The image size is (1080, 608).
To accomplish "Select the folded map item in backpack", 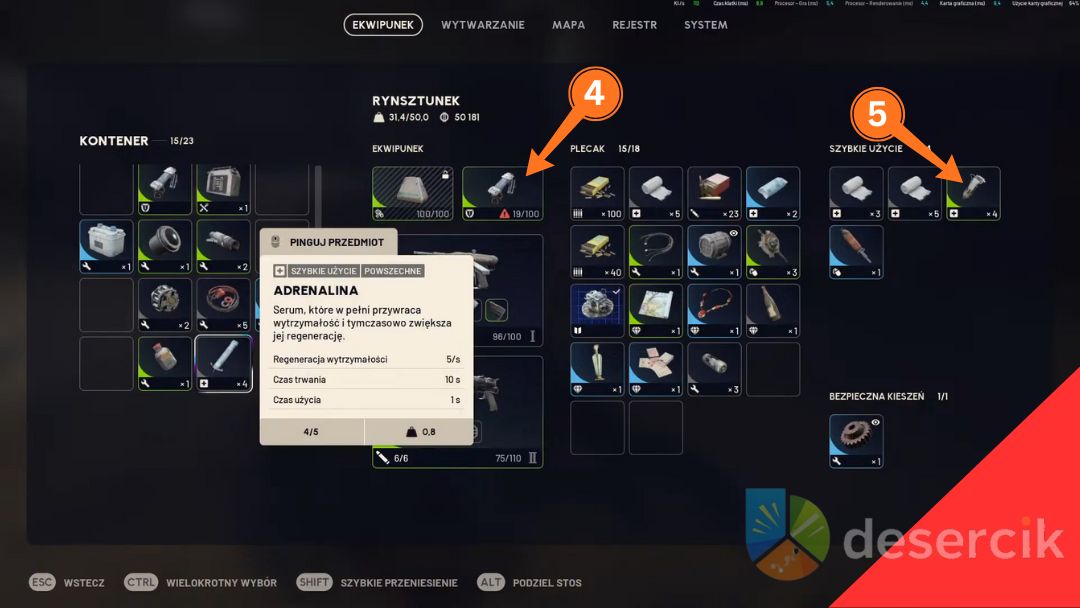I will [x=656, y=311].
